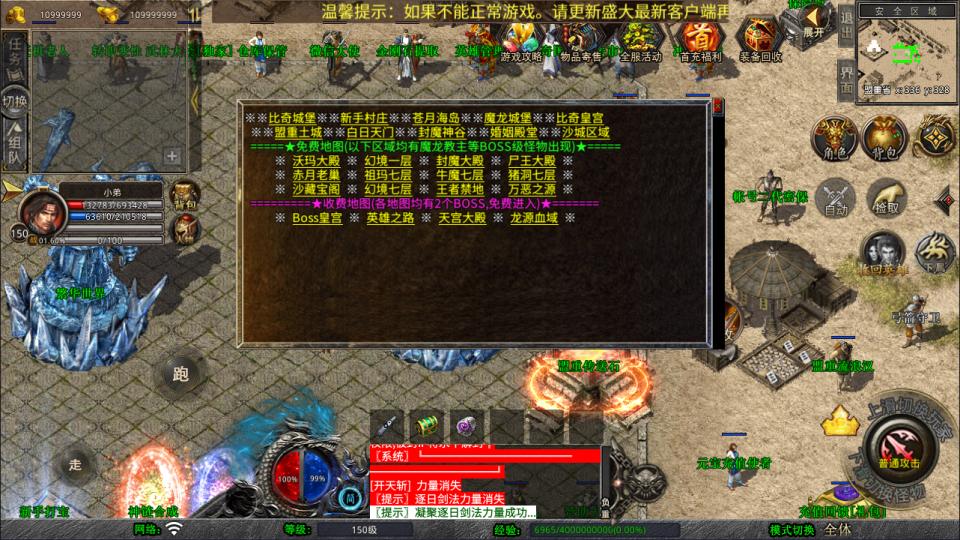The image size is (960, 540).
Task: Toggle the 跑 run button
Action: (180, 374)
